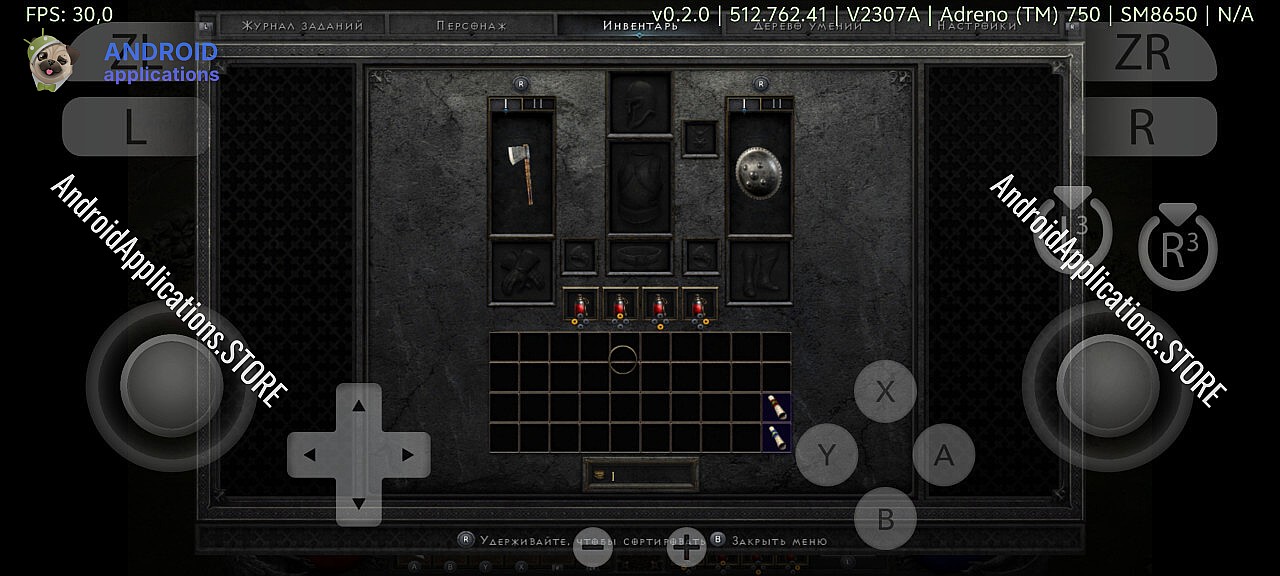The image size is (1280, 576).
Task: Select the empty body armor slot
Action: 640,187
